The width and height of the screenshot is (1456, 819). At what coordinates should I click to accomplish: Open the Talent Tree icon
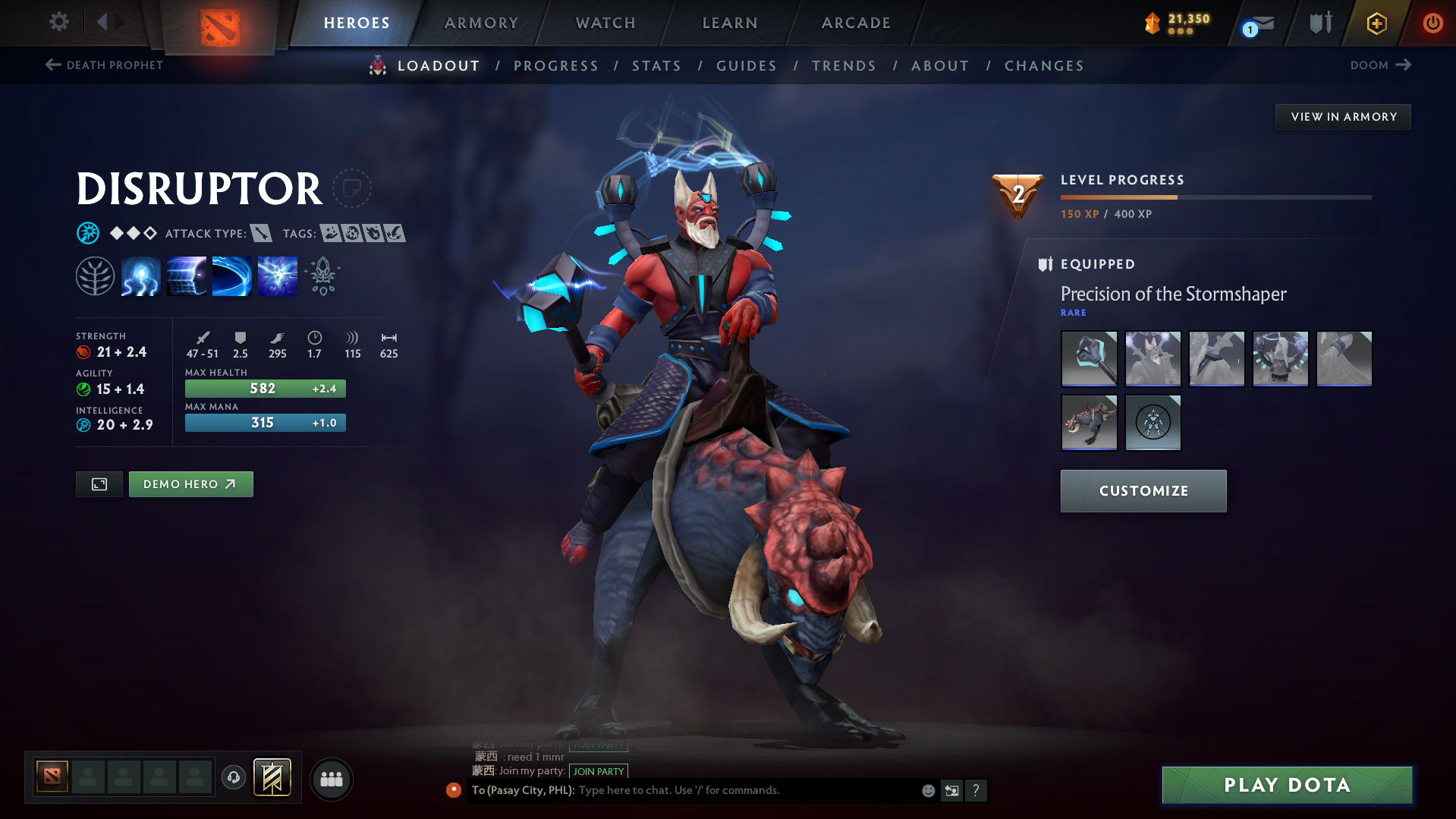[x=95, y=276]
